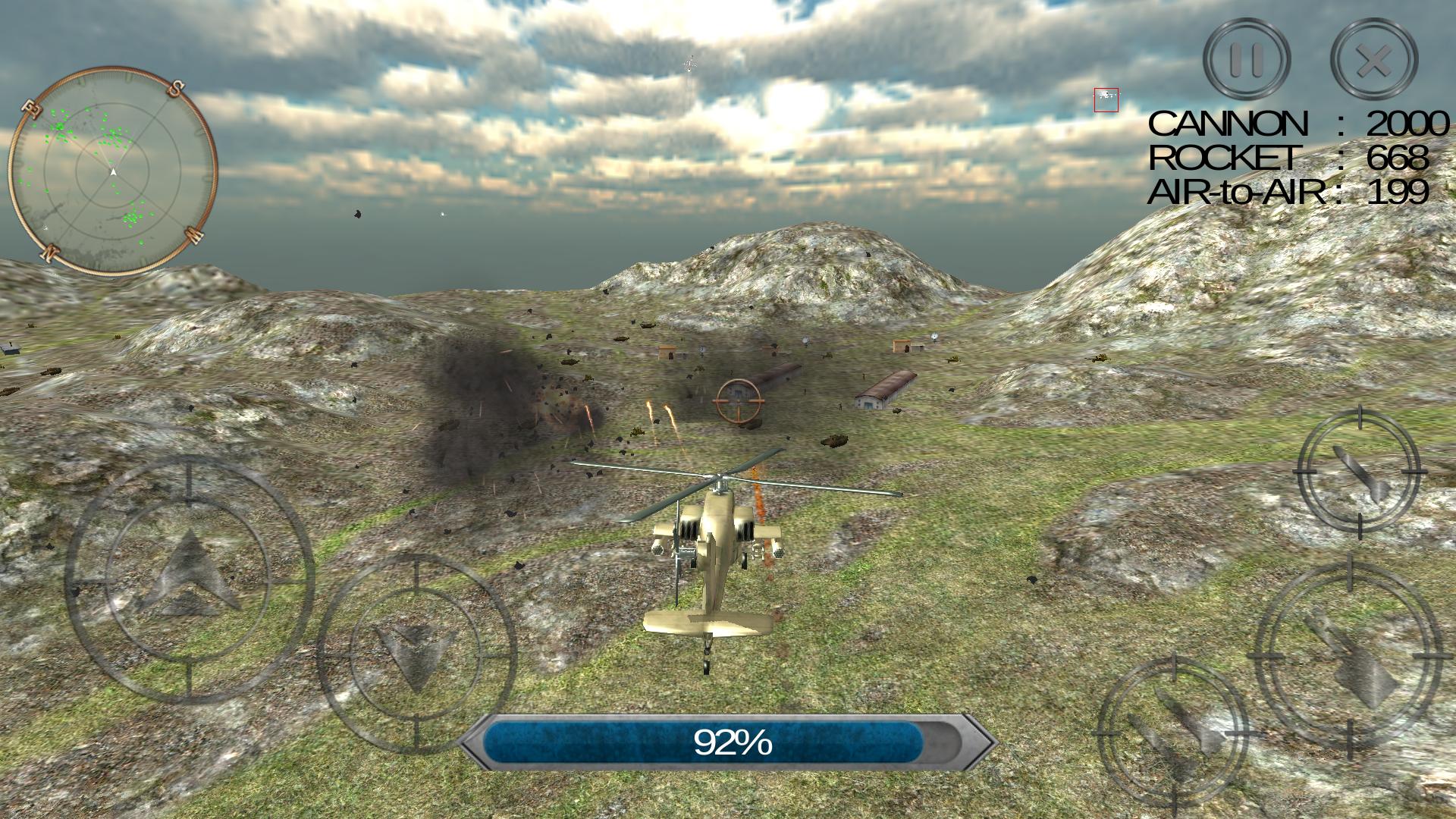This screenshot has height=819, width=1456.
Task: Click the South marker on the radar ring
Action: pos(176,86)
